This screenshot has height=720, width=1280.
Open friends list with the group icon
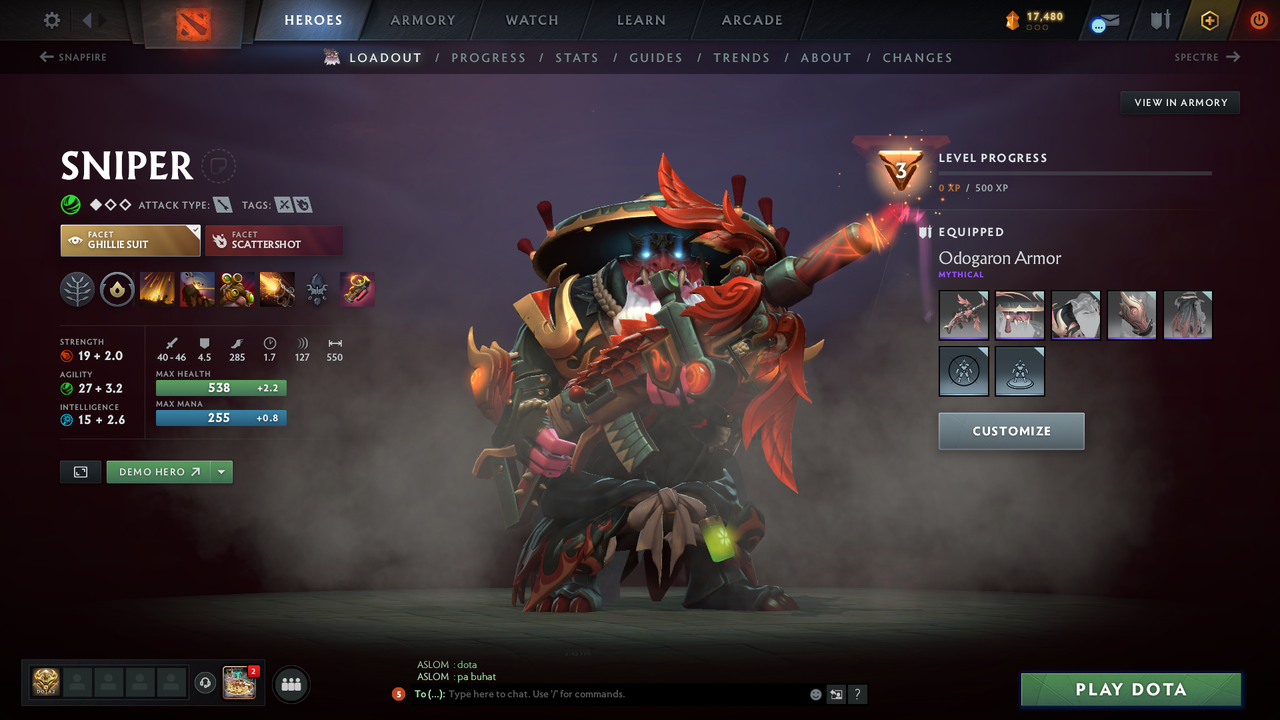point(290,684)
